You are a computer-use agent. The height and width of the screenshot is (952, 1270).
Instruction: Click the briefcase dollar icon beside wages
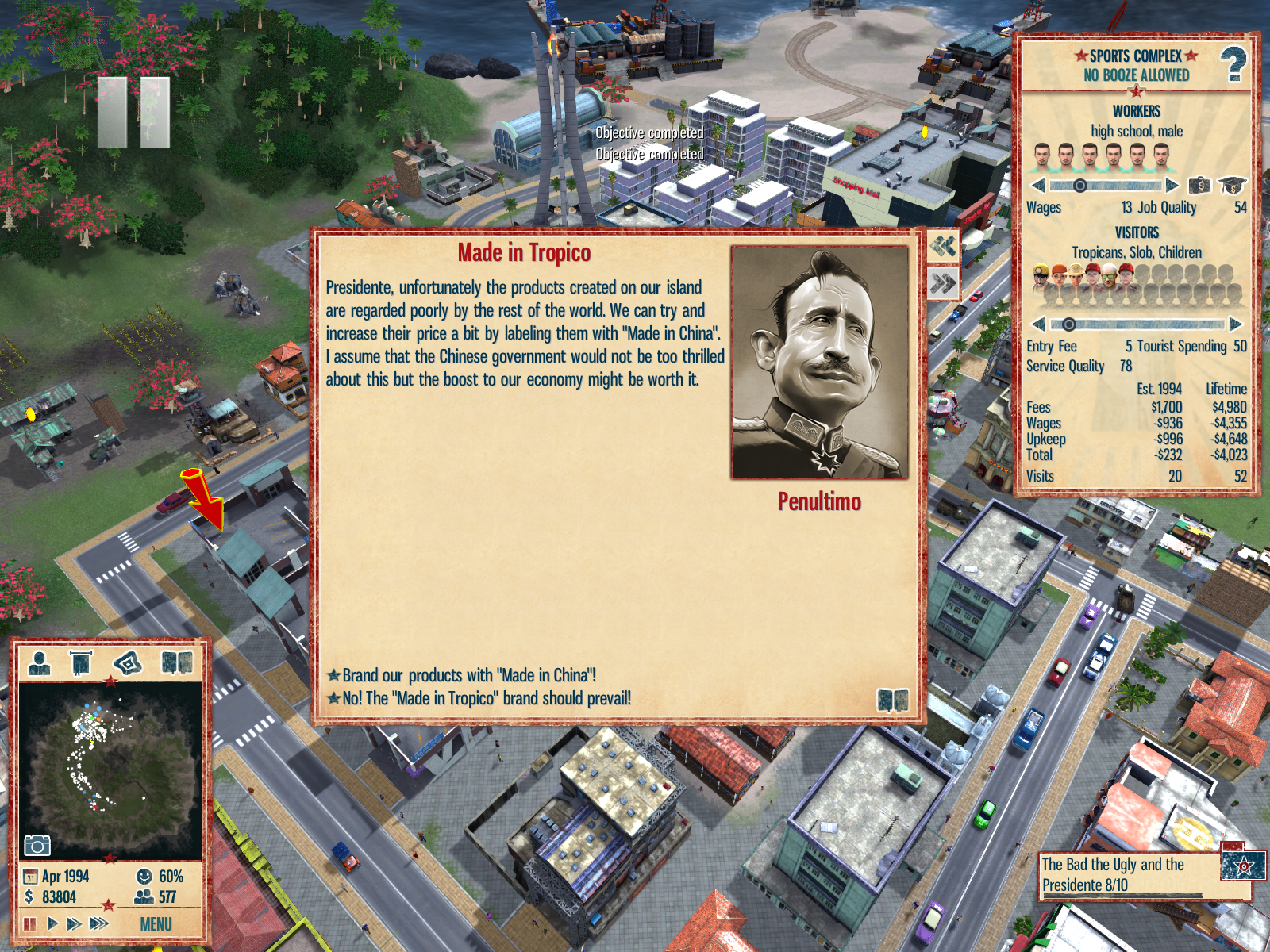click(1199, 186)
